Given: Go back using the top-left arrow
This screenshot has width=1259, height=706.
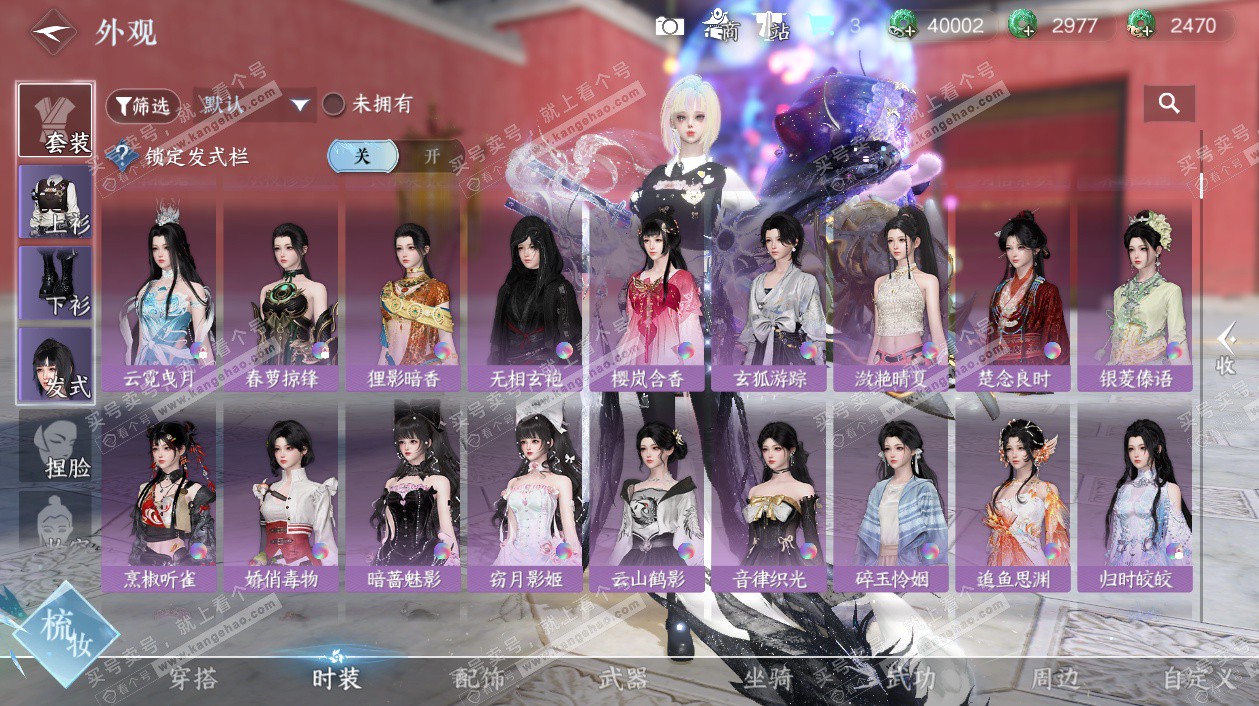Looking at the screenshot, I should (53, 32).
